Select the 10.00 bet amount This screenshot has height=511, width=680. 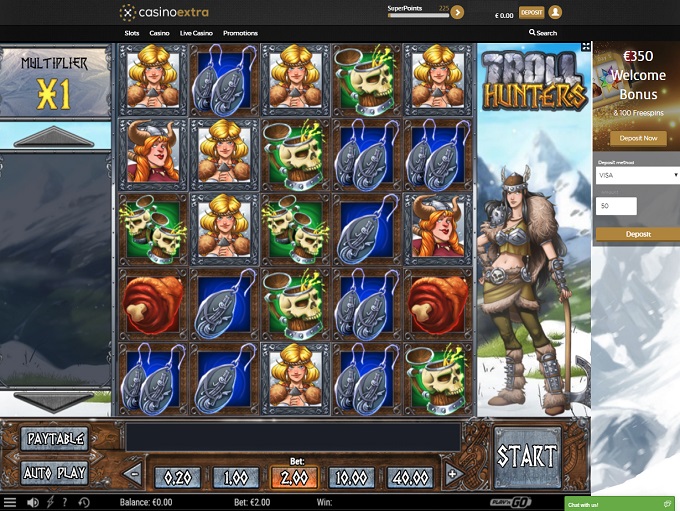352,476
